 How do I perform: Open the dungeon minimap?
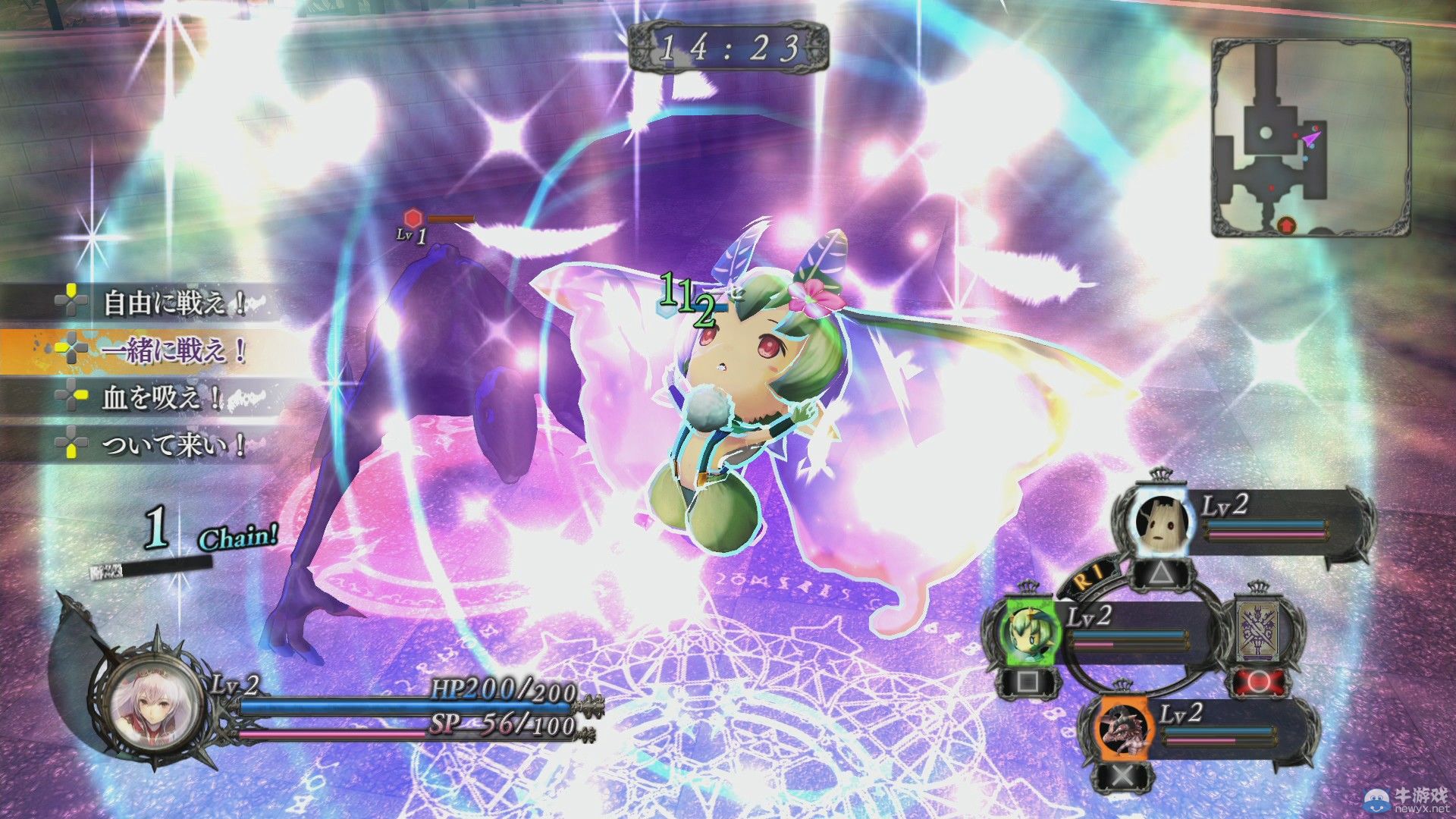point(1310,137)
